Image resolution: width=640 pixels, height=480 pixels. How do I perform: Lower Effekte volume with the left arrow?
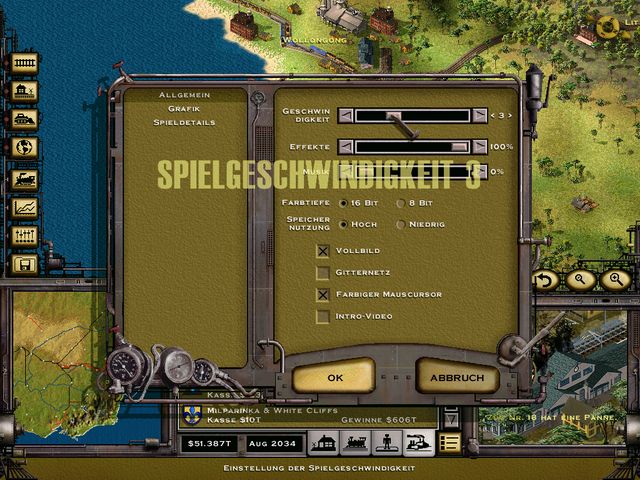[x=345, y=146]
